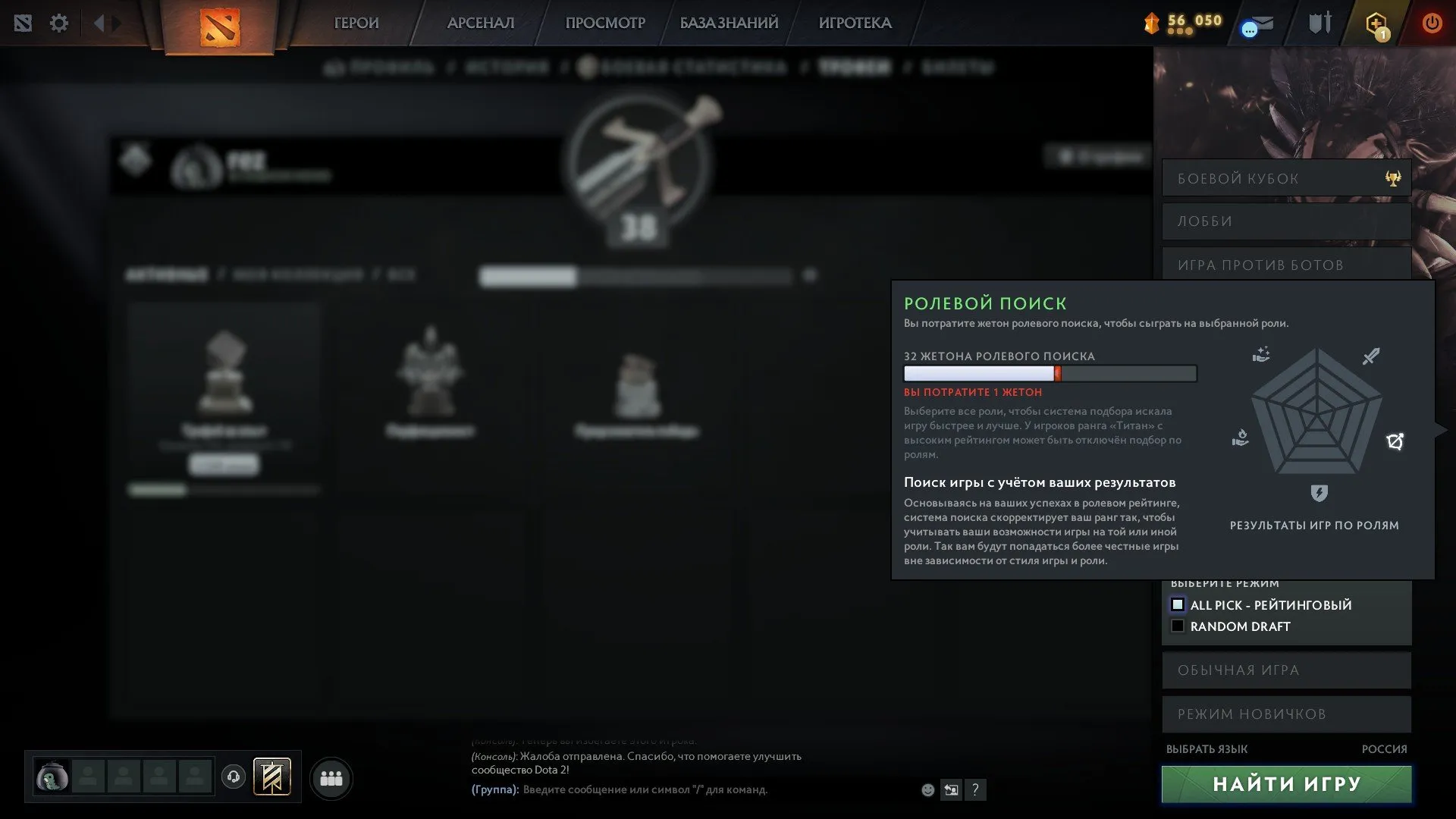This screenshot has height=819, width=1456.
Task: Select the Soft Support sparkles hand icon
Action: (x=1261, y=354)
